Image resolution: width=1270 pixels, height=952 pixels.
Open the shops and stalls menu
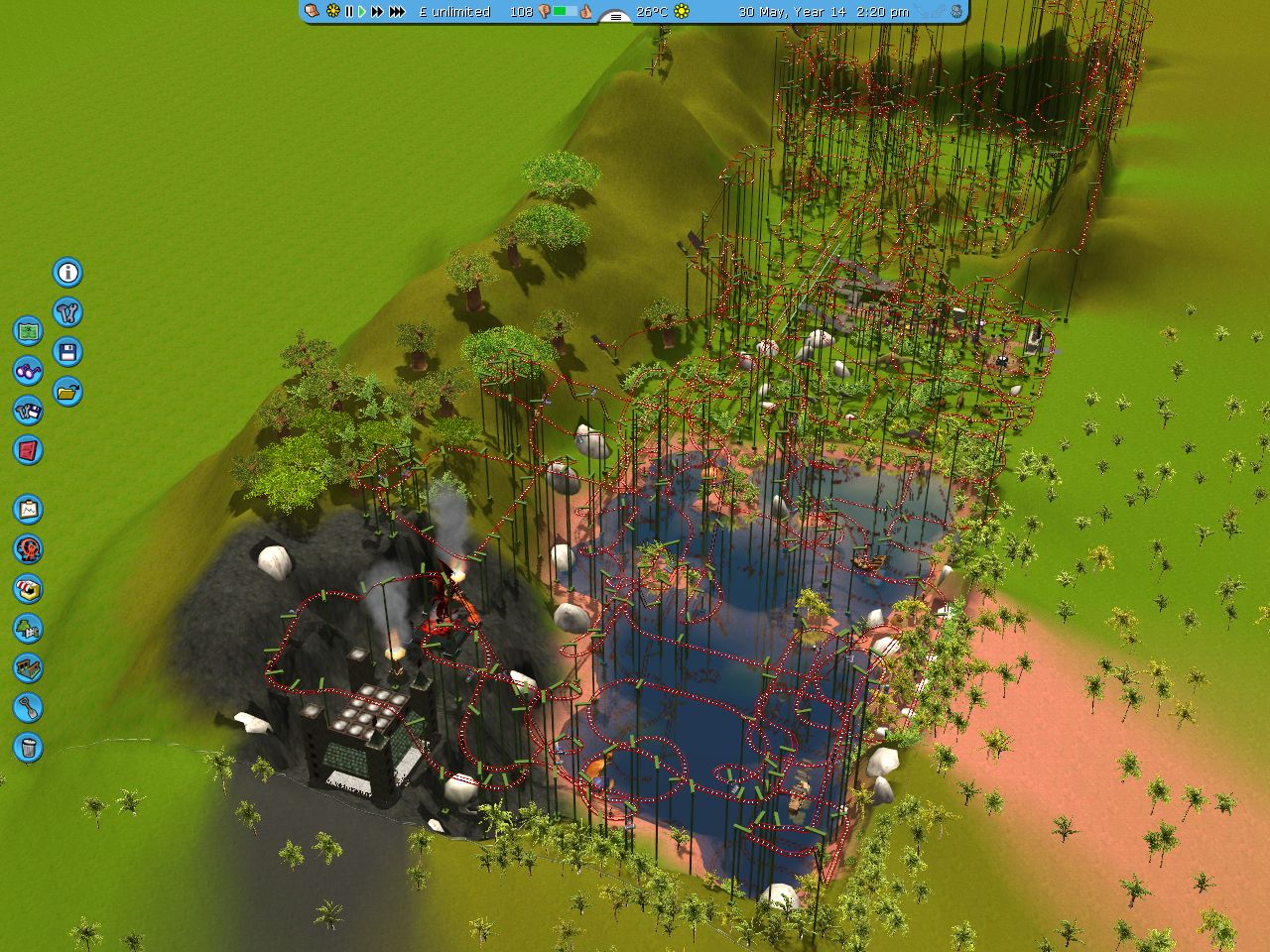[x=28, y=588]
